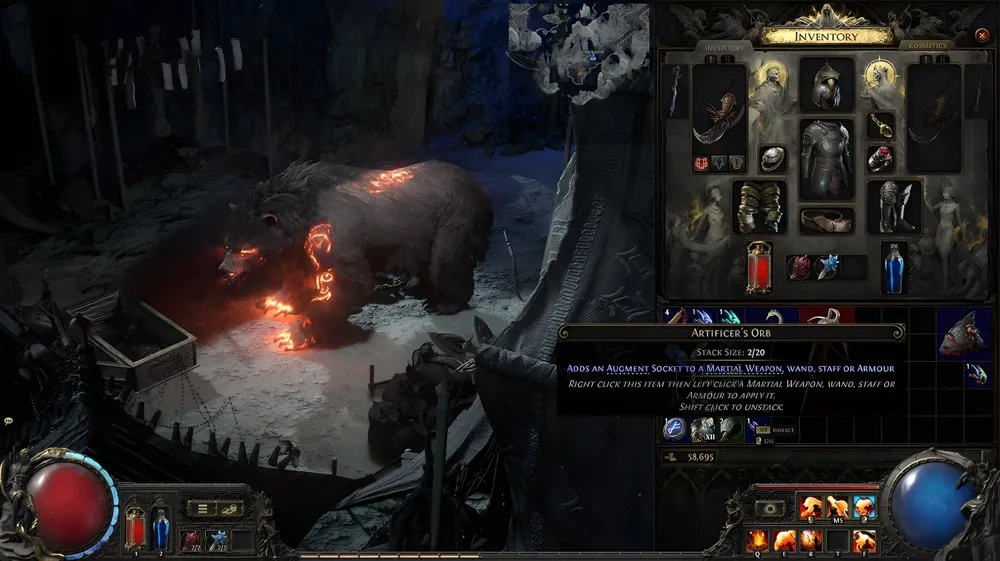Select the blue mana flask in equipment
The height and width of the screenshot is (561, 1000).
tap(894, 267)
